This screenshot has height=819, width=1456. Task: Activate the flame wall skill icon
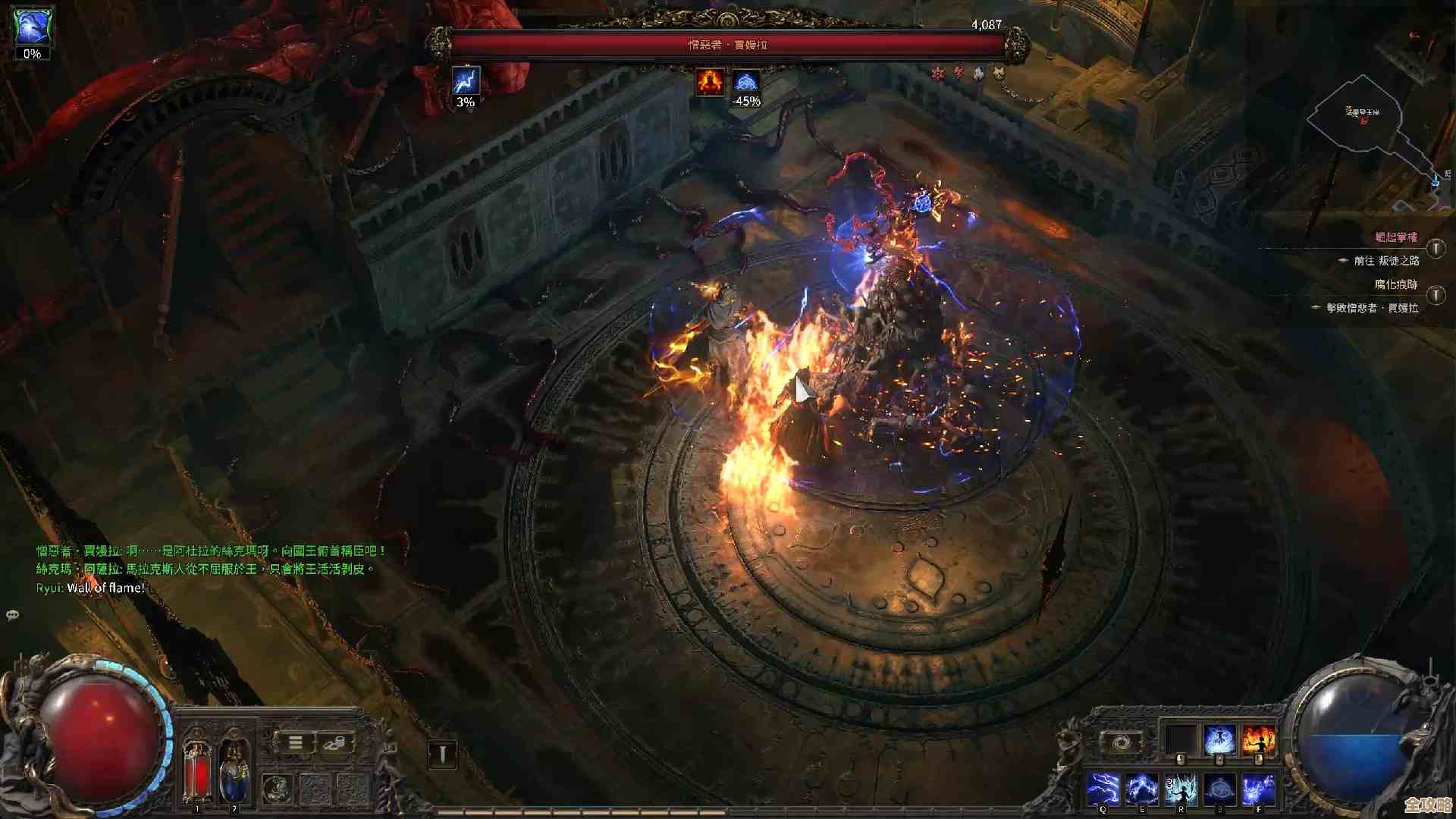[x=1258, y=740]
